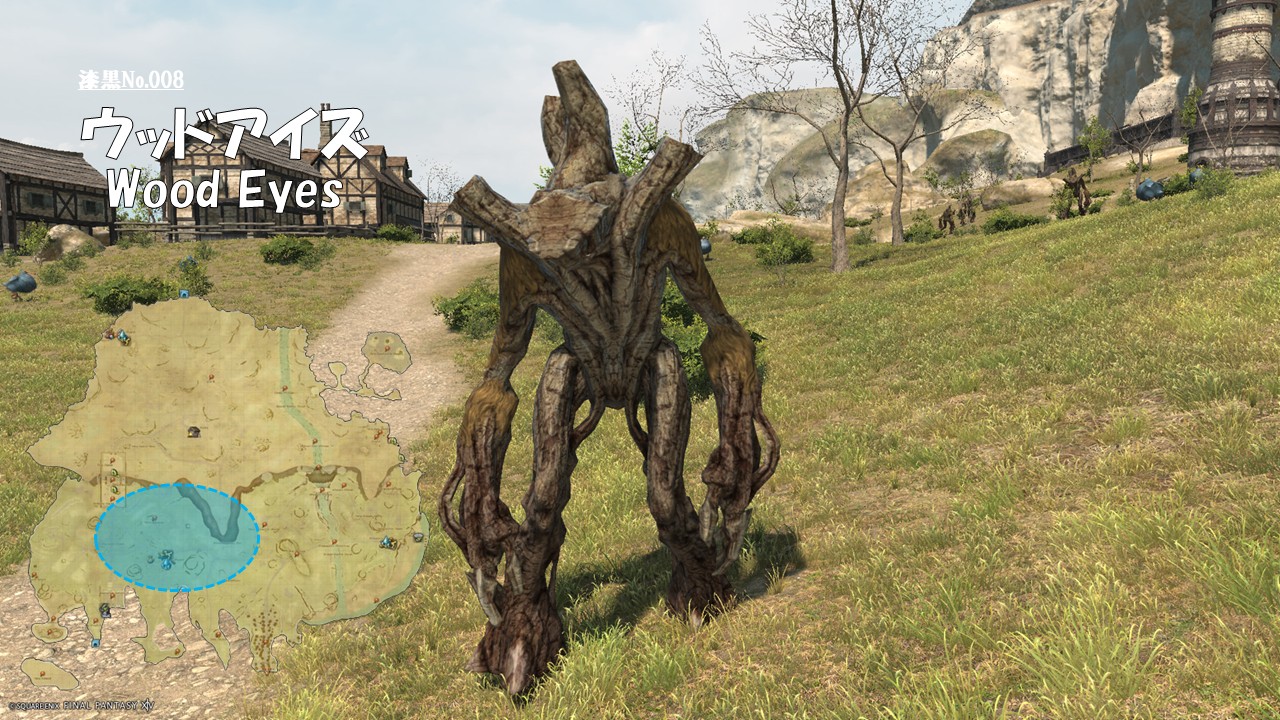Select the underlined 漆黒No.008 label
Viewport: 1280px width, 720px height.
tap(131, 81)
